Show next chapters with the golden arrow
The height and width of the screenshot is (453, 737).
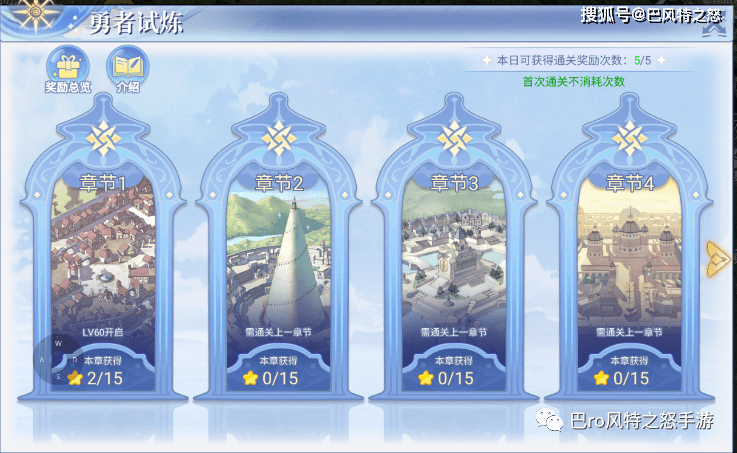coord(719,258)
